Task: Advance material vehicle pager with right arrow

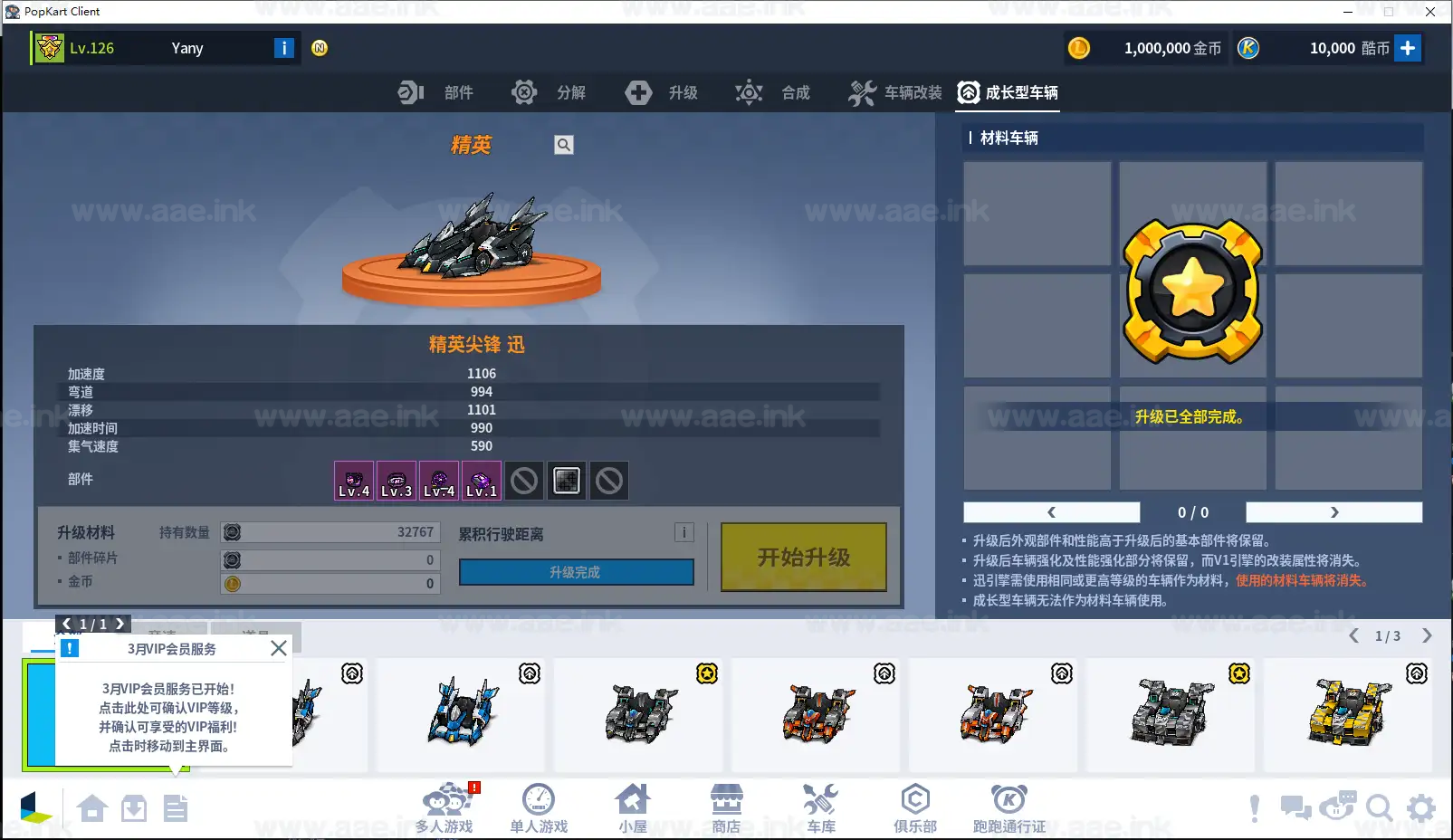Action: pos(1334,512)
